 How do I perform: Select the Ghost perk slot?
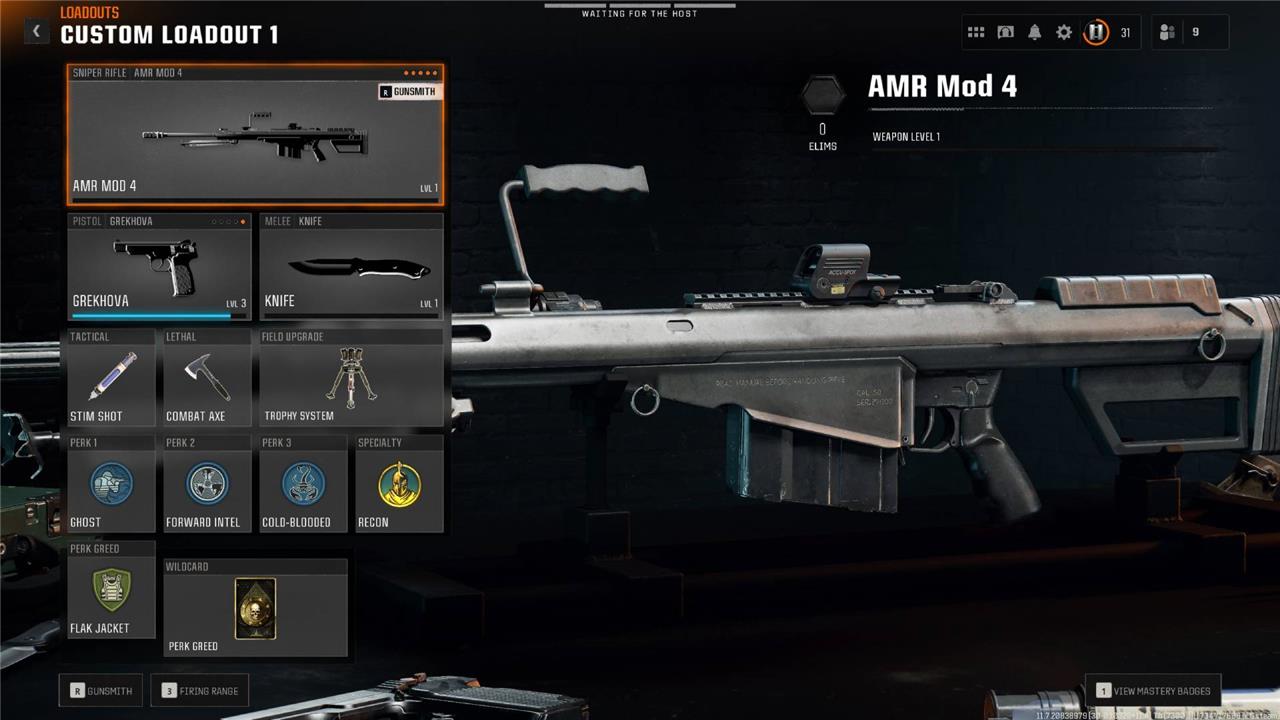tap(111, 486)
